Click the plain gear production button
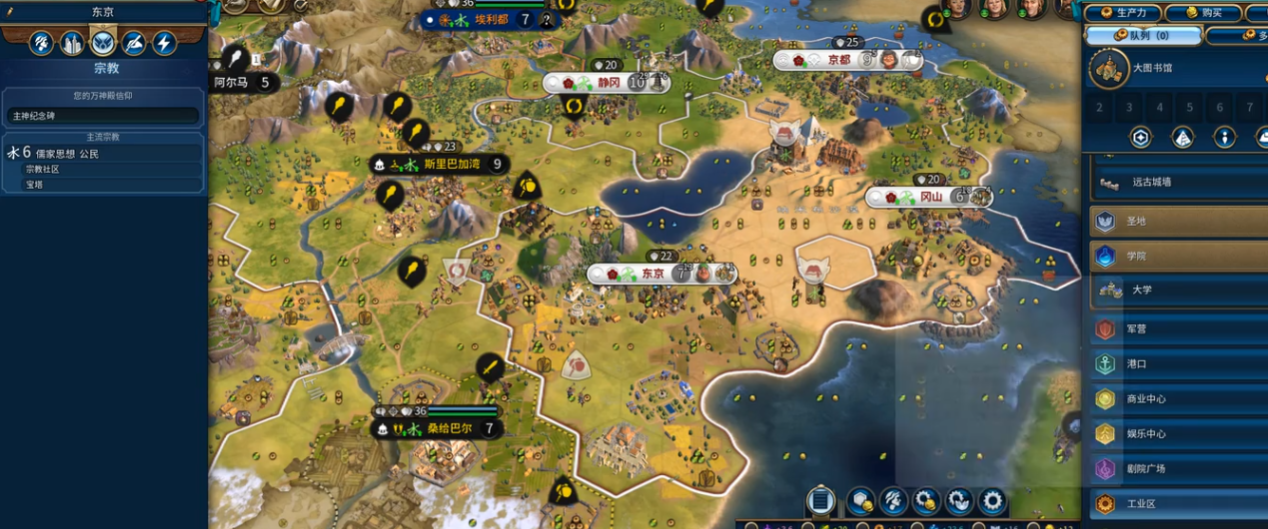 tap(992, 500)
